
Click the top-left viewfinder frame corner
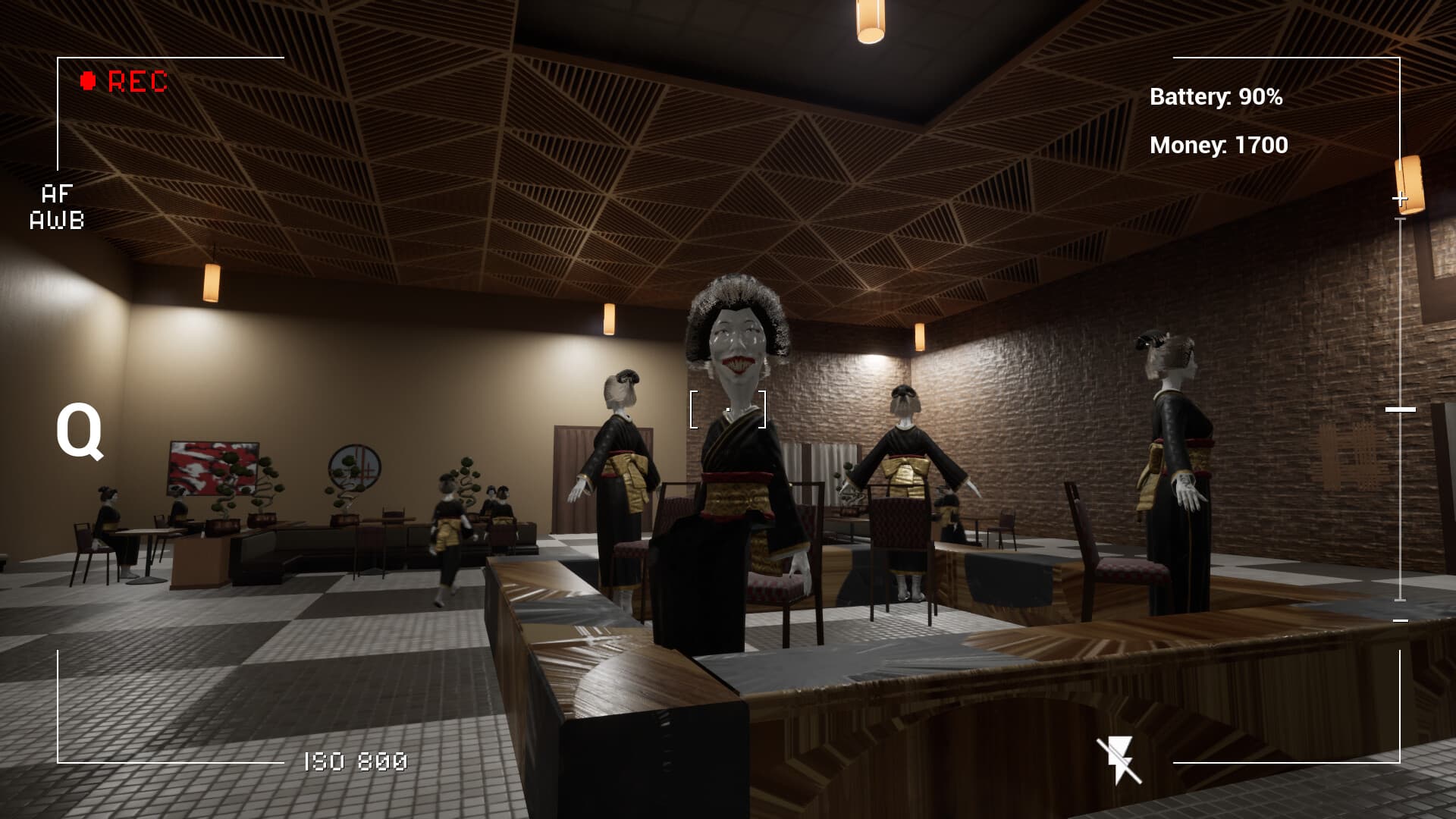tap(57, 56)
